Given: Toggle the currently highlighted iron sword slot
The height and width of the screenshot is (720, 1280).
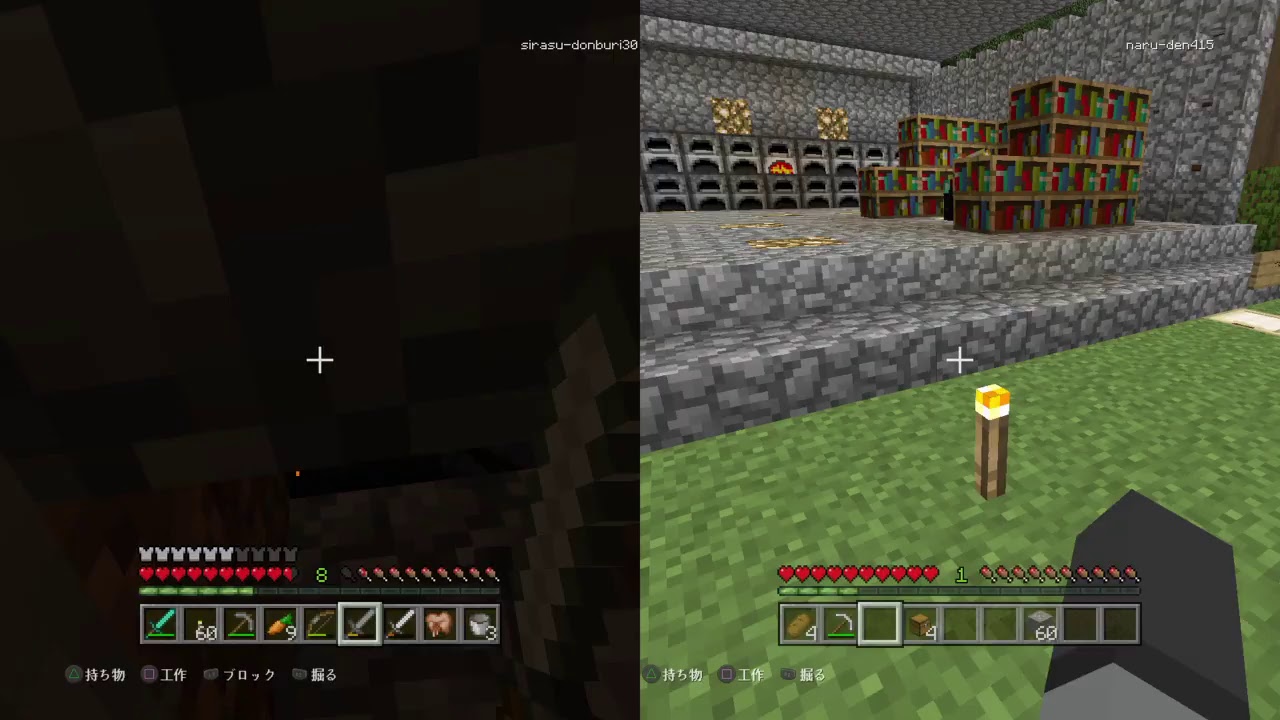Looking at the screenshot, I should pos(360,625).
